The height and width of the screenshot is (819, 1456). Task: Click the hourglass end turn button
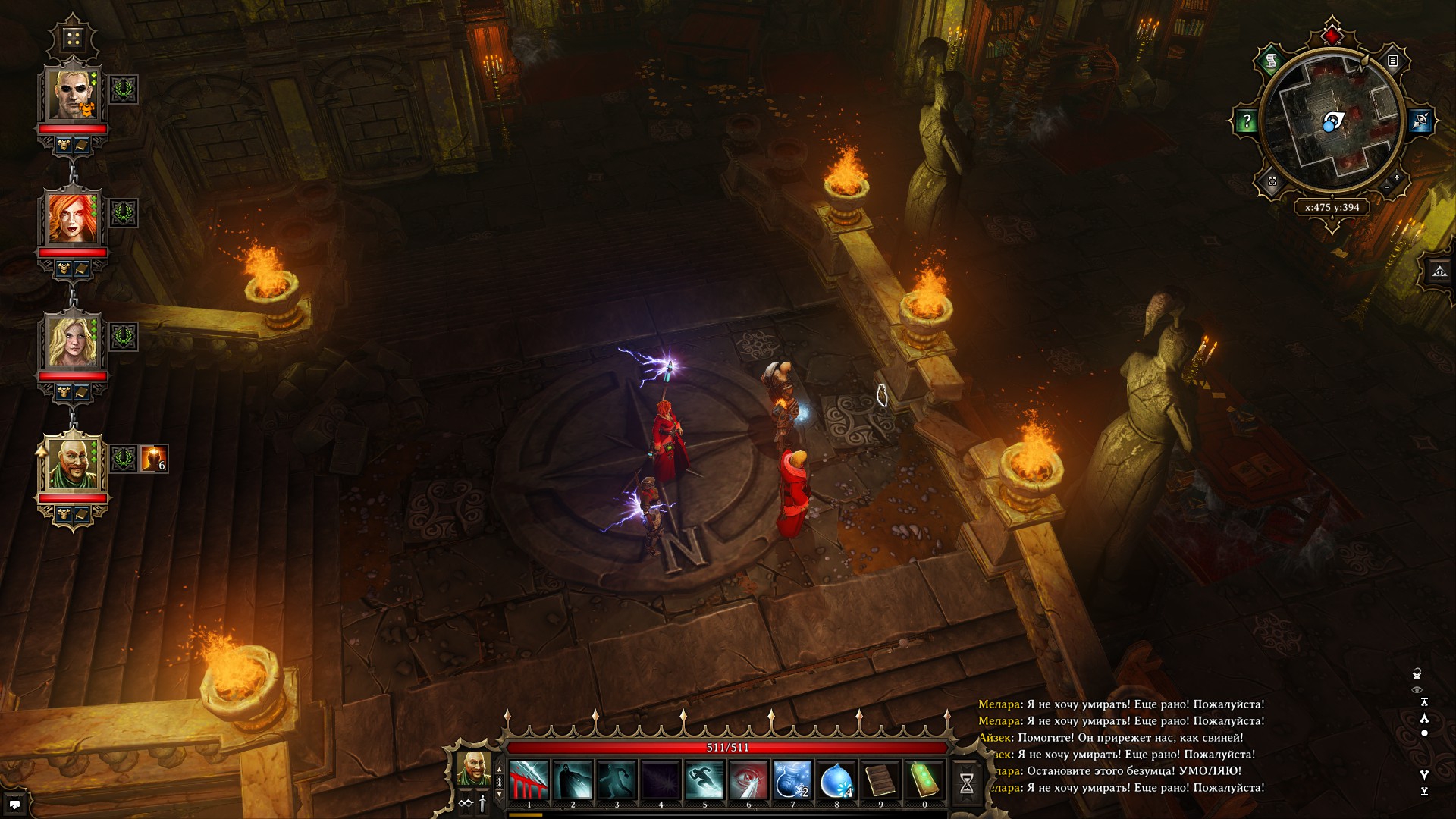[x=967, y=783]
